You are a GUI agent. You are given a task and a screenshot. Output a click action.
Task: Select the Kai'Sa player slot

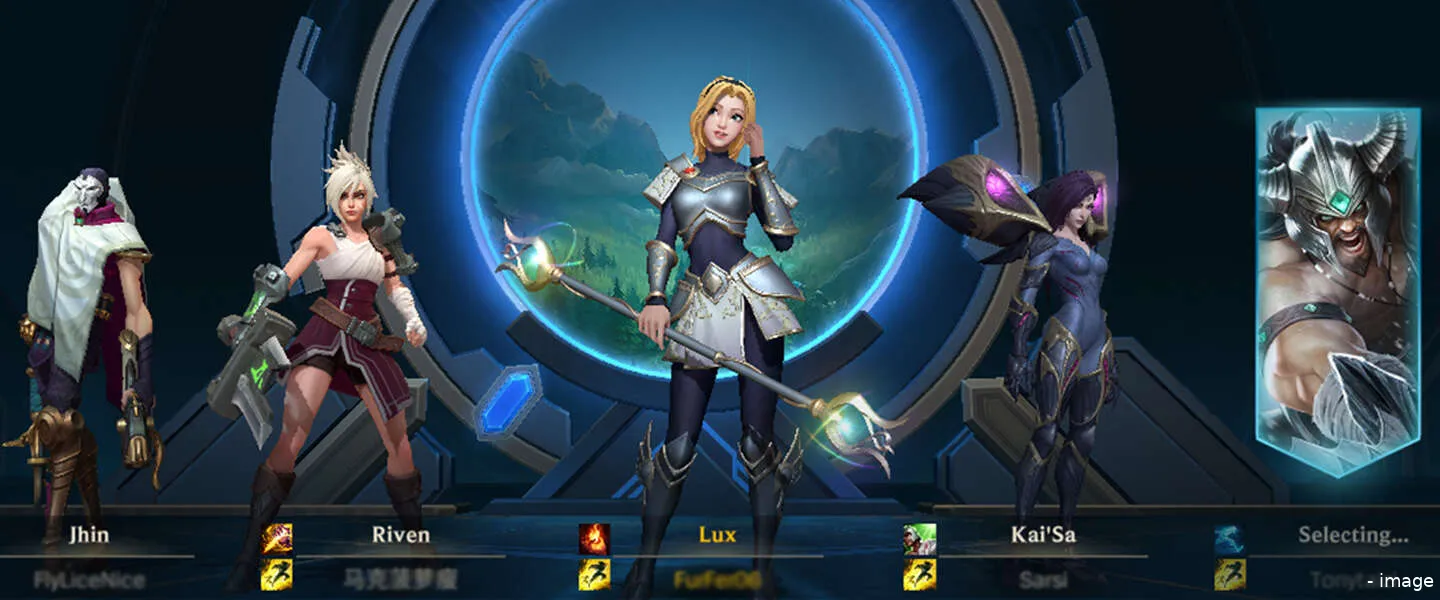(1043, 535)
